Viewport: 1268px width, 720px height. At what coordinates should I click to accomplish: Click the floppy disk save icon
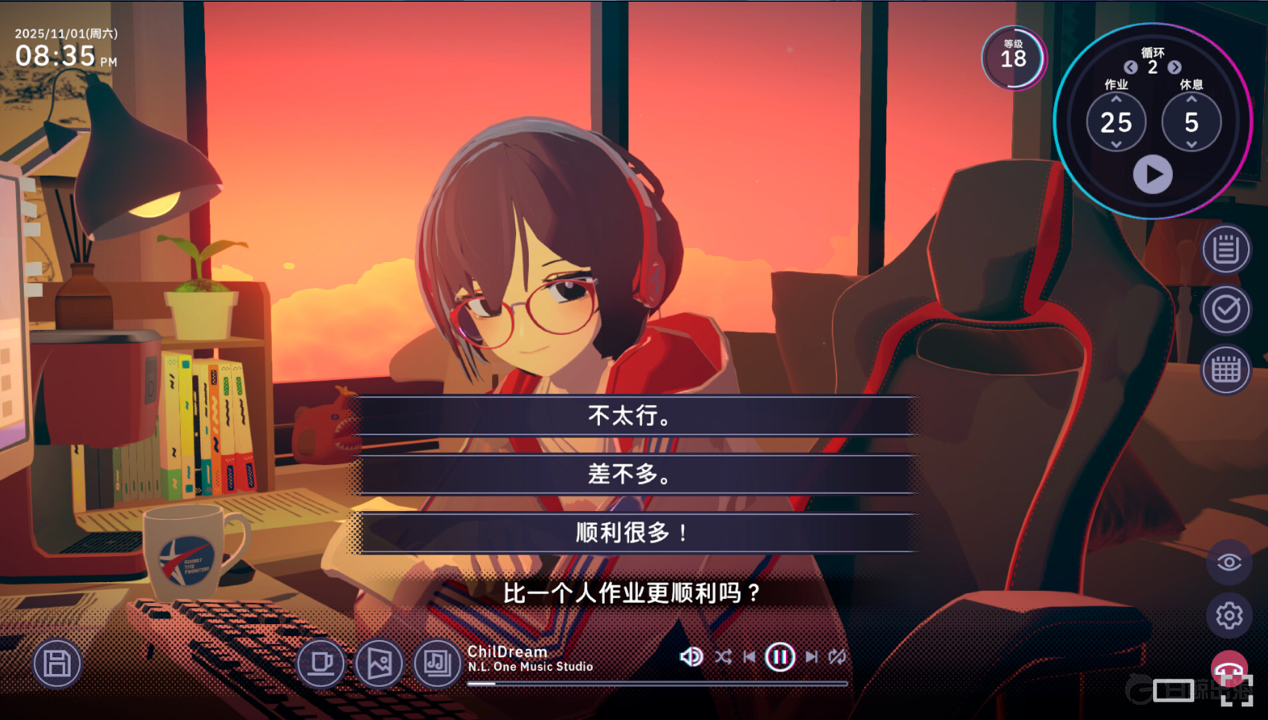click(57, 664)
